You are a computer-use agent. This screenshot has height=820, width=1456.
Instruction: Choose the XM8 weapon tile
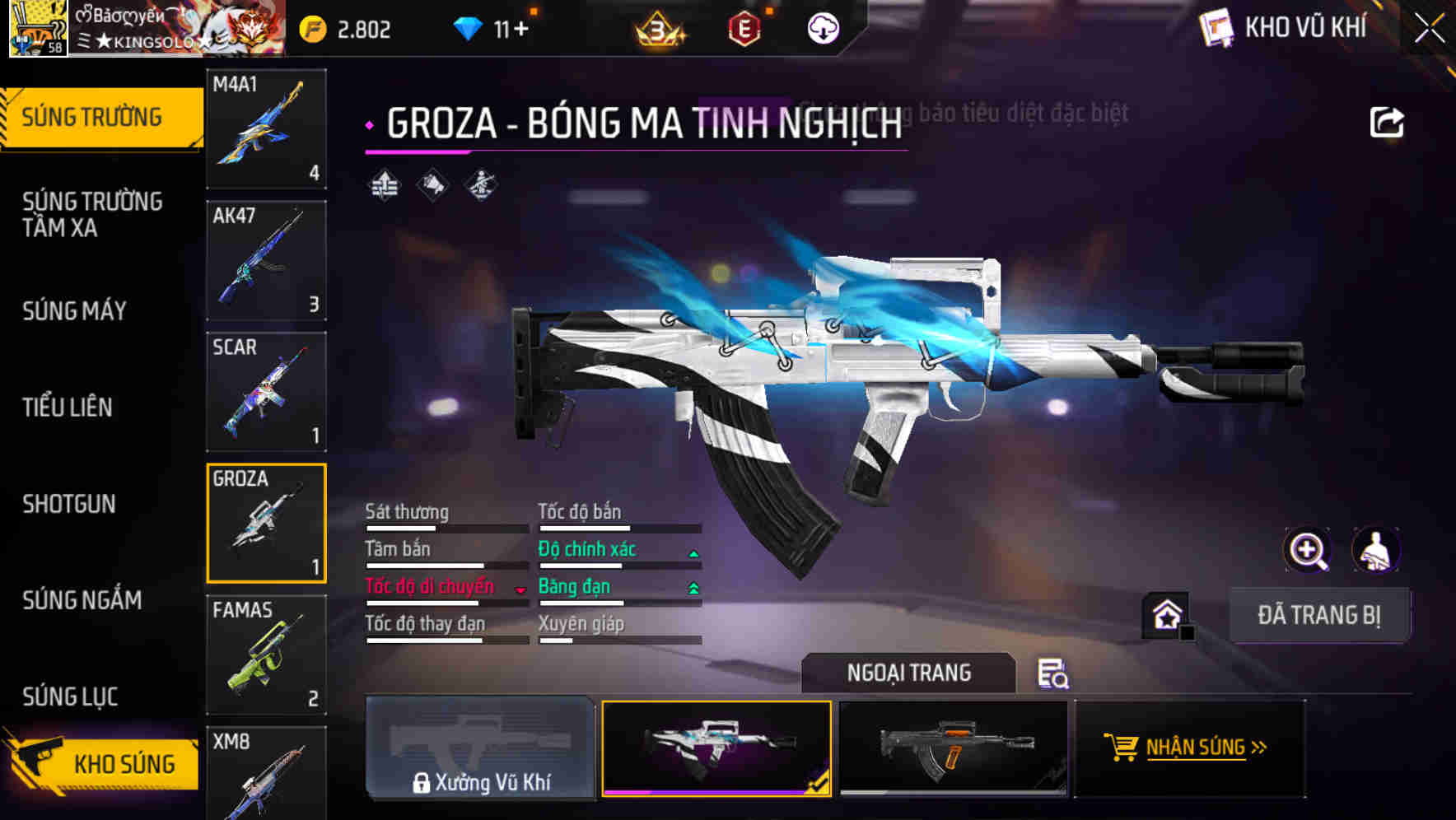tap(266, 774)
